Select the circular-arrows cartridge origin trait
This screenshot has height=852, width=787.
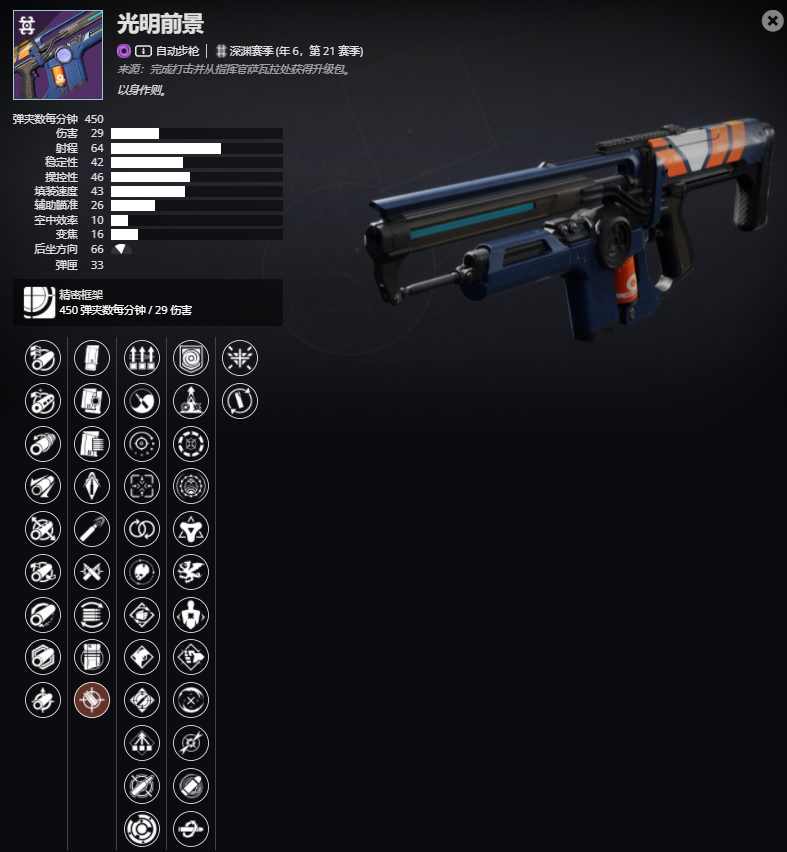click(240, 400)
